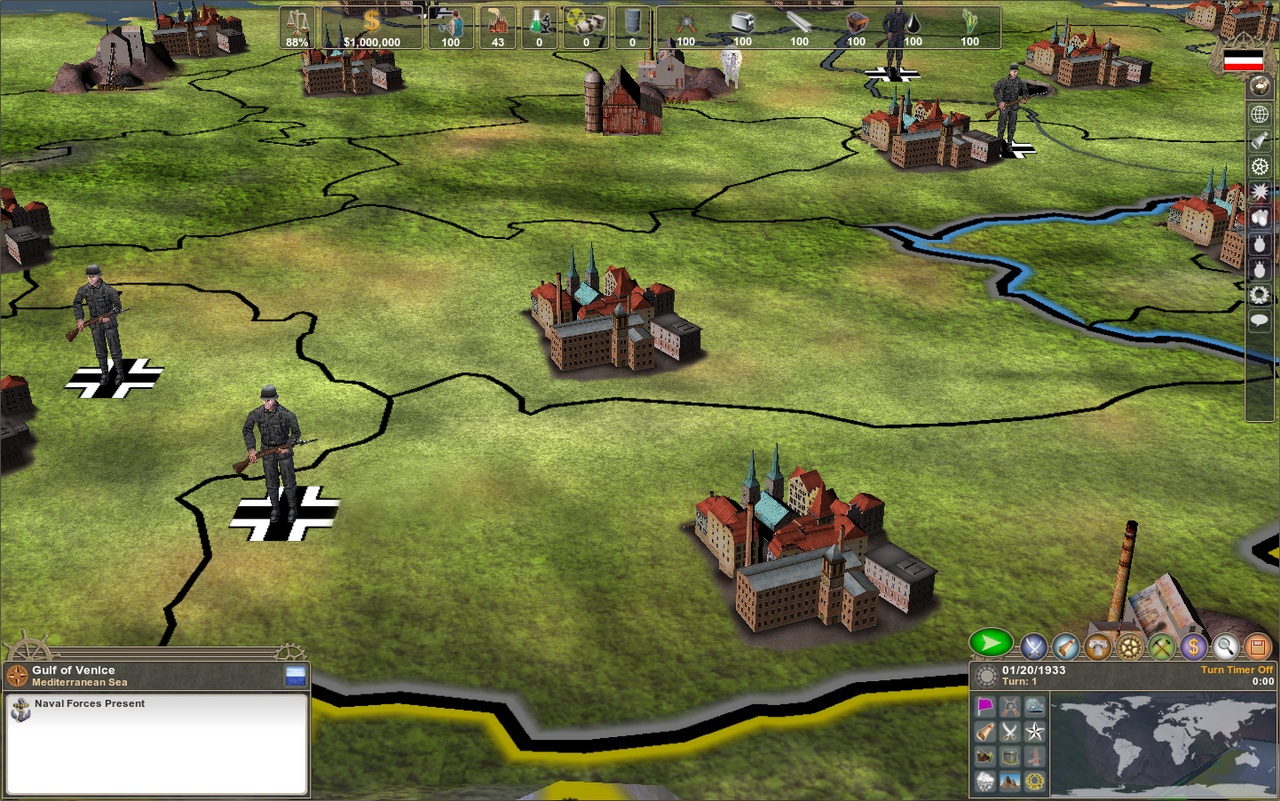Click the magnifying glass search icon
Screen dimensions: 1280x801
click(x=1228, y=647)
